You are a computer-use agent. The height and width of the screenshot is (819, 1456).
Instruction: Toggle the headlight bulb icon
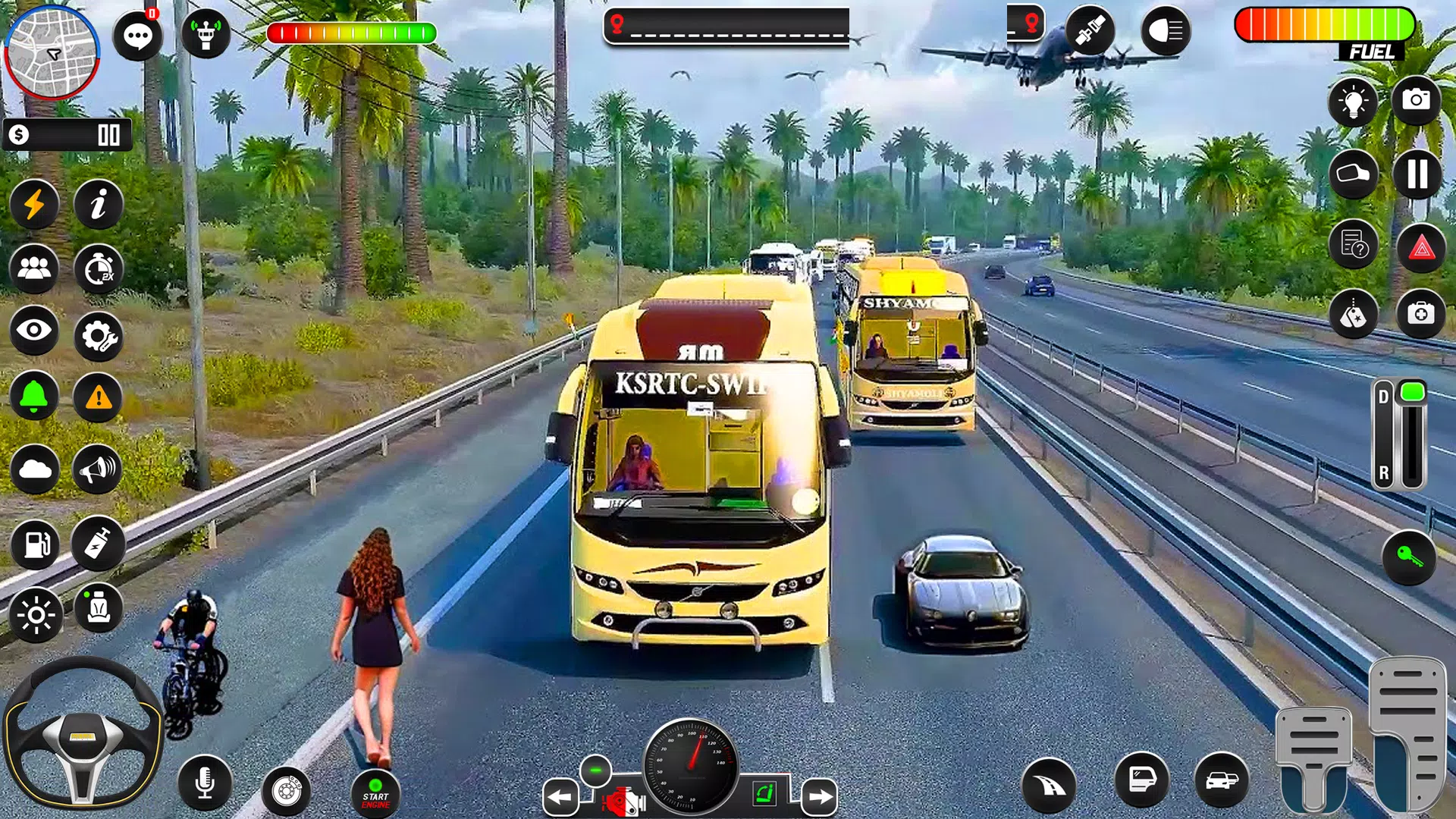[x=1353, y=99]
